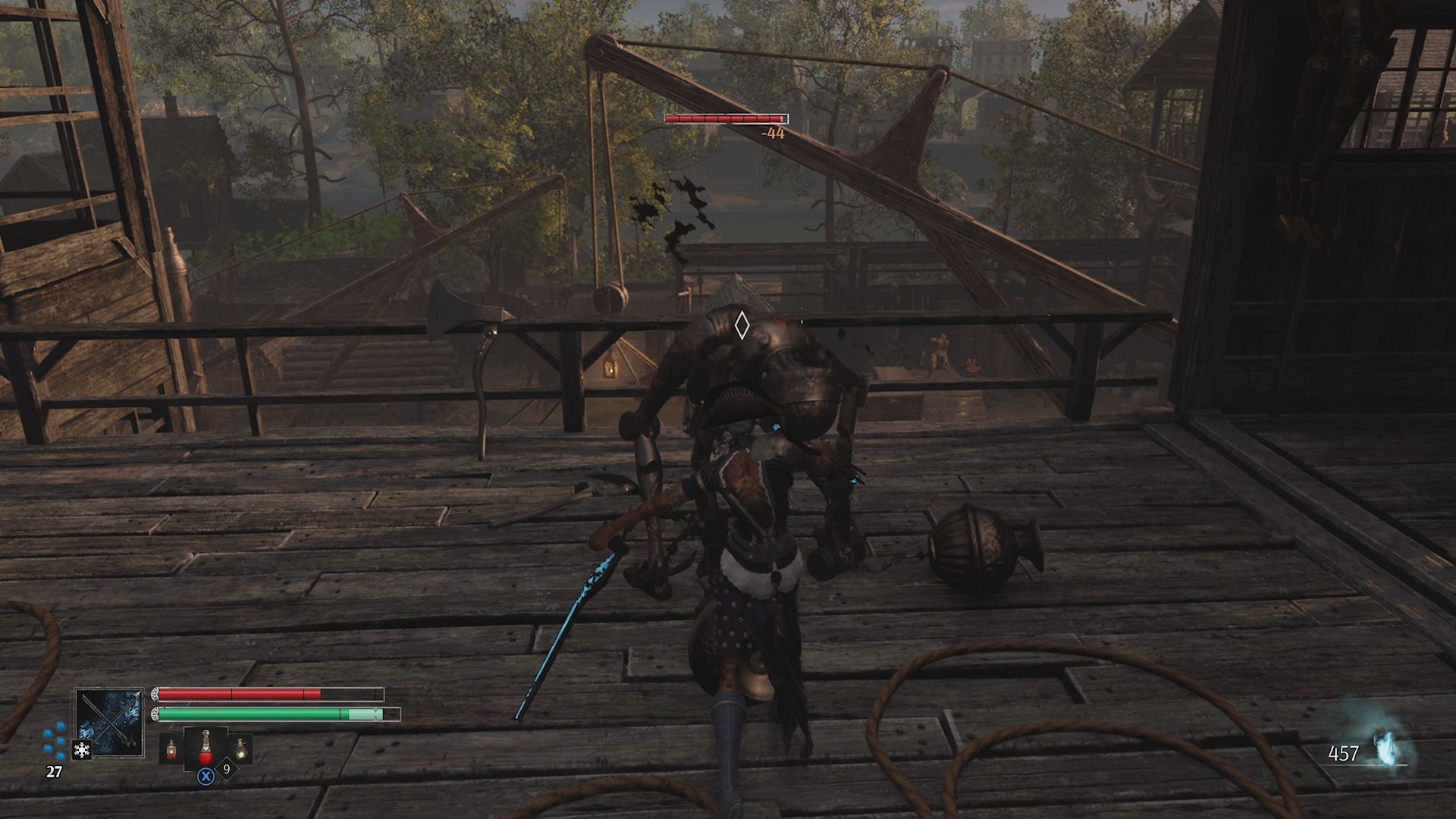Choose the golden round flask item

(240, 749)
